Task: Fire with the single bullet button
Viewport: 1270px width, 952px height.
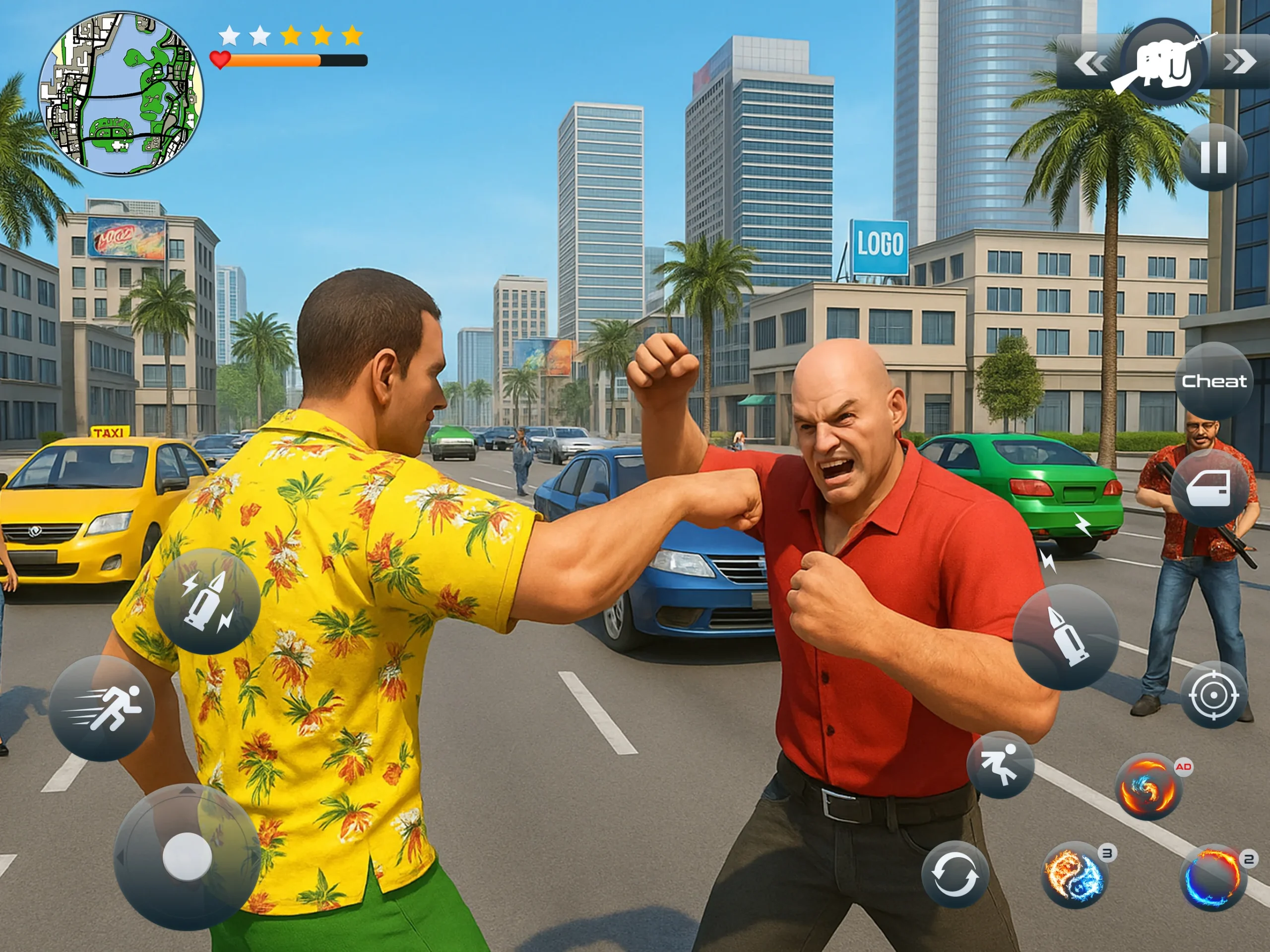Action: (x=1066, y=637)
